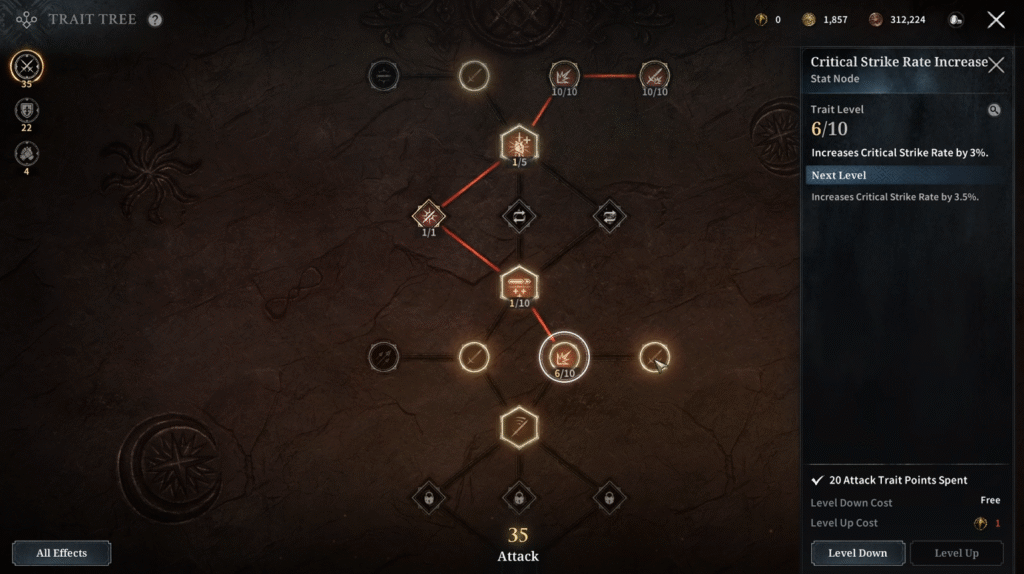Close the Critical Strike Rate Increase panel
1024x574 pixels.
pos(996,65)
